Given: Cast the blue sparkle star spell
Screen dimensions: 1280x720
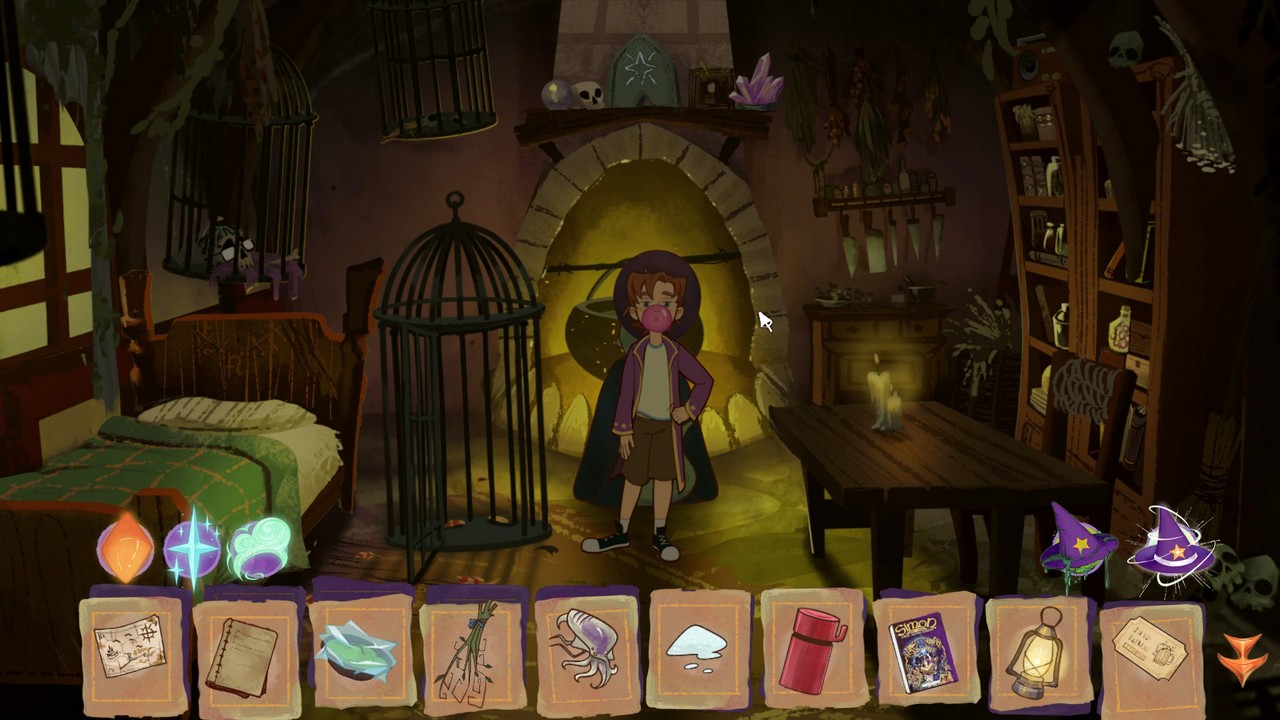Looking at the screenshot, I should (190, 548).
